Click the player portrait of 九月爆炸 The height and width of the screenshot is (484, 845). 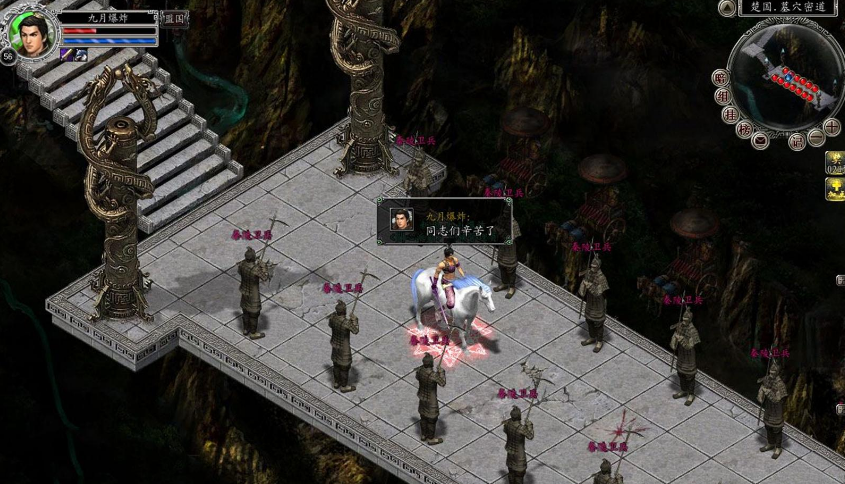pyautogui.click(x=30, y=32)
